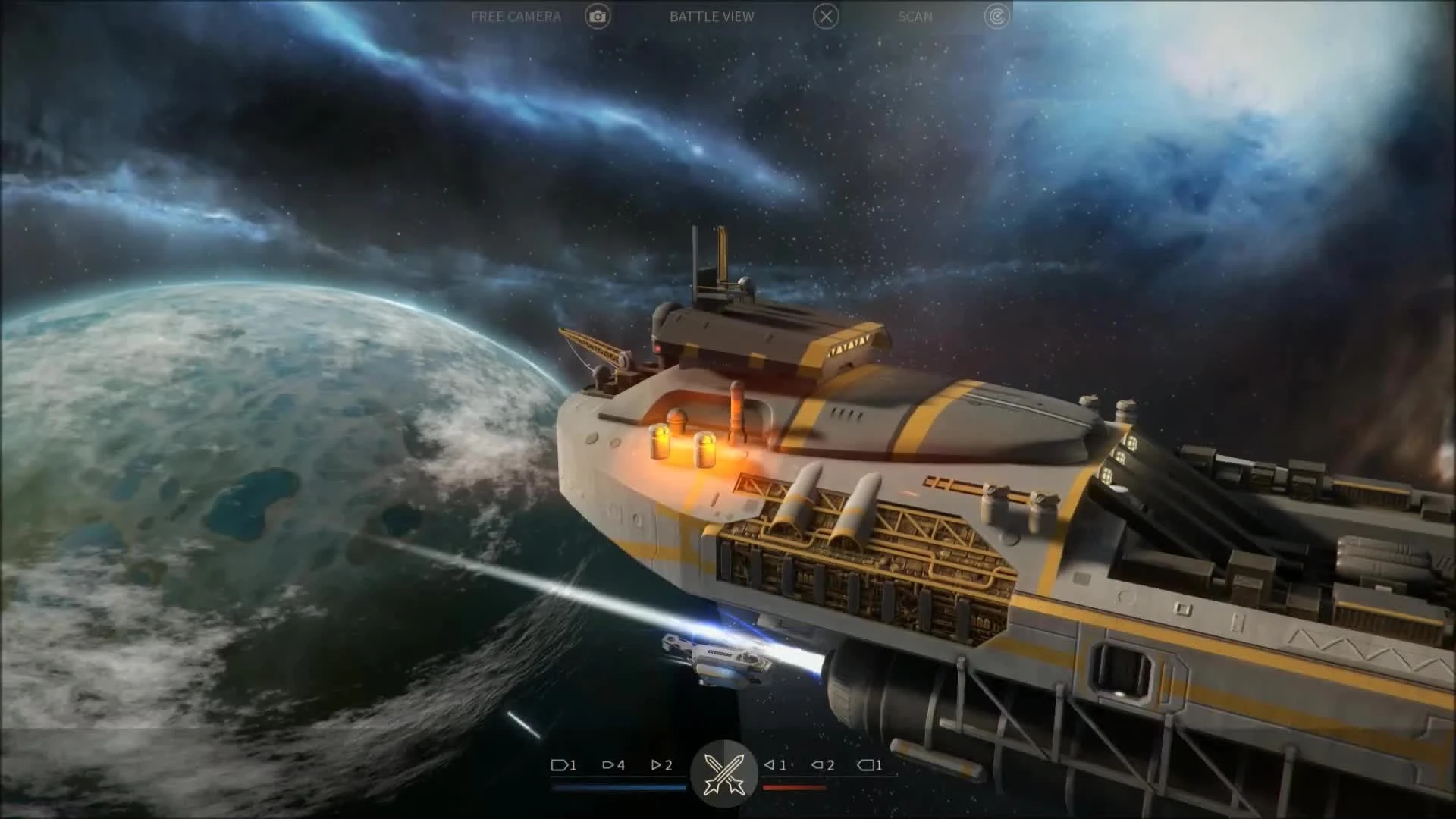1456x819 pixels.
Task: Click the circular scan icon beside SCAN
Action: [996, 17]
